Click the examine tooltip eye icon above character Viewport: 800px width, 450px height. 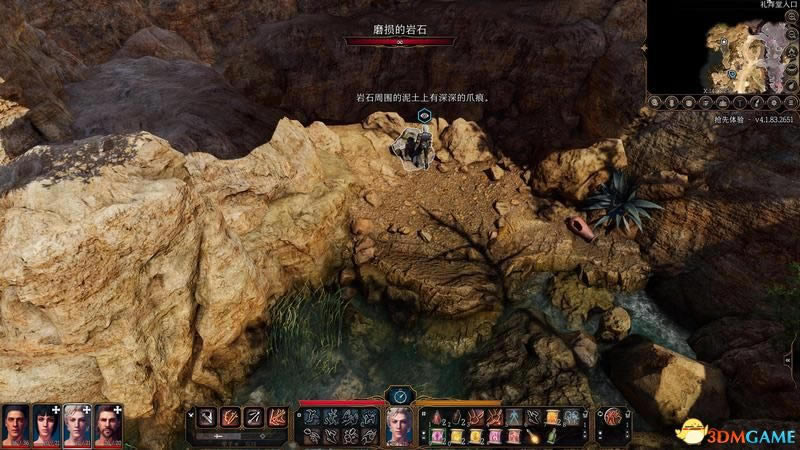coord(424,116)
